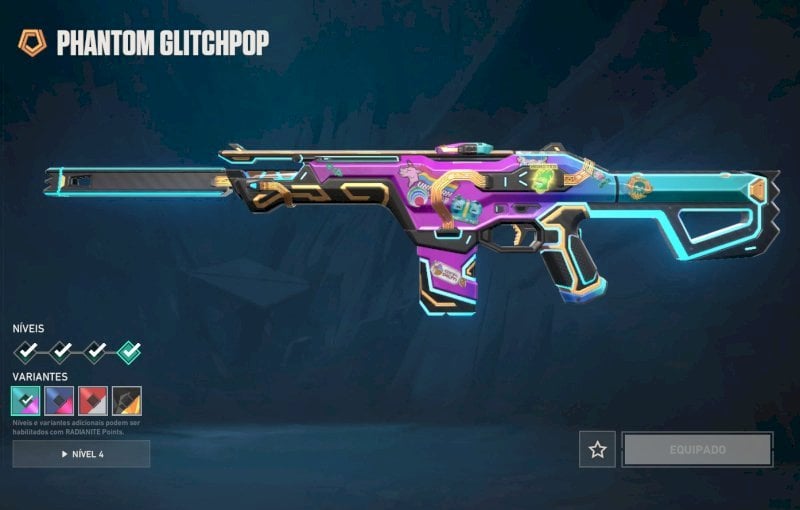The width and height of the screenshot is (800, 510).
Task: Mark skin as favorite with star
Action: click(x=597, y=450)
